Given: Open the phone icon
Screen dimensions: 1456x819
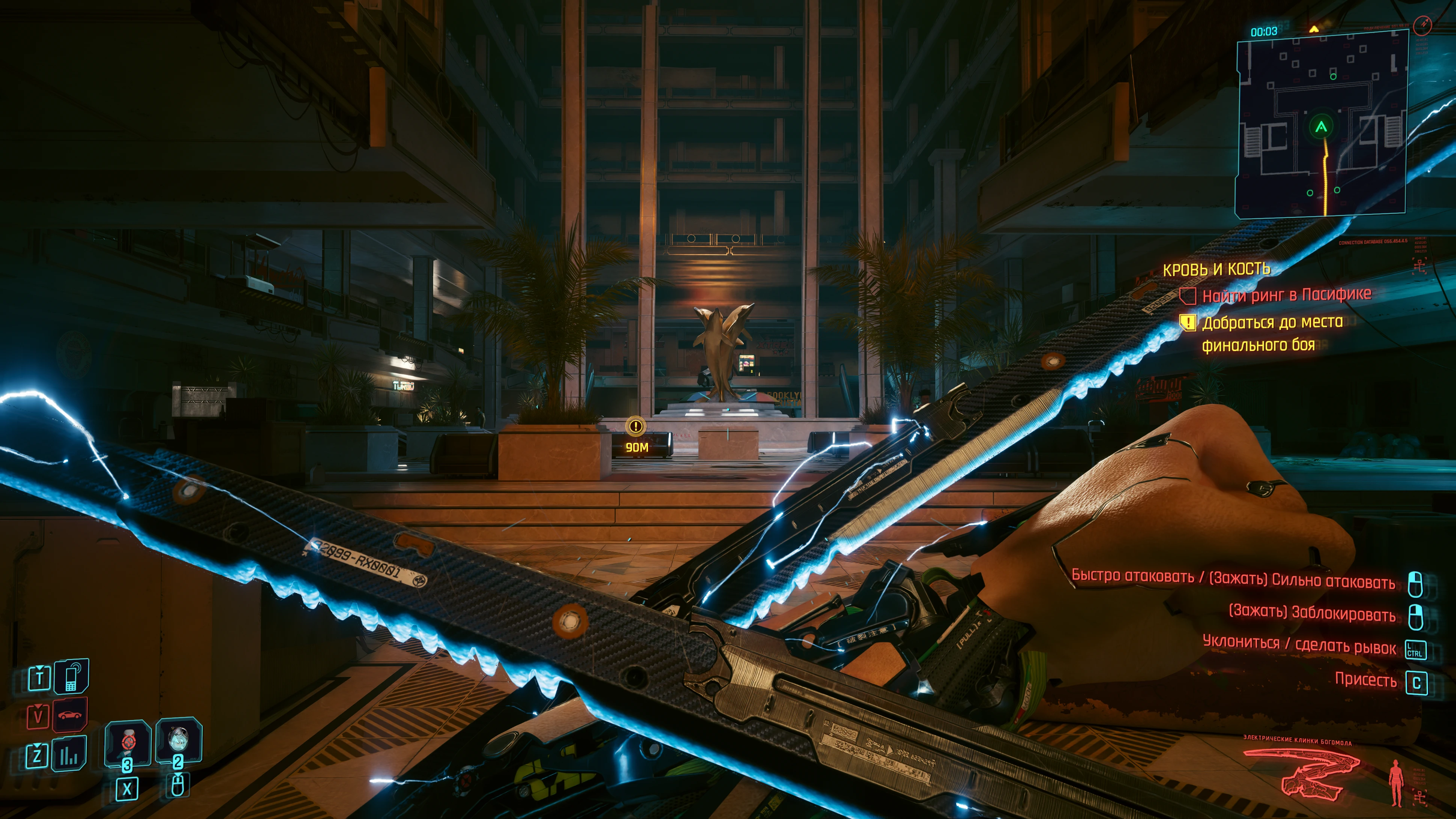Looking at the screenshot, I should [x=71, y=677].
